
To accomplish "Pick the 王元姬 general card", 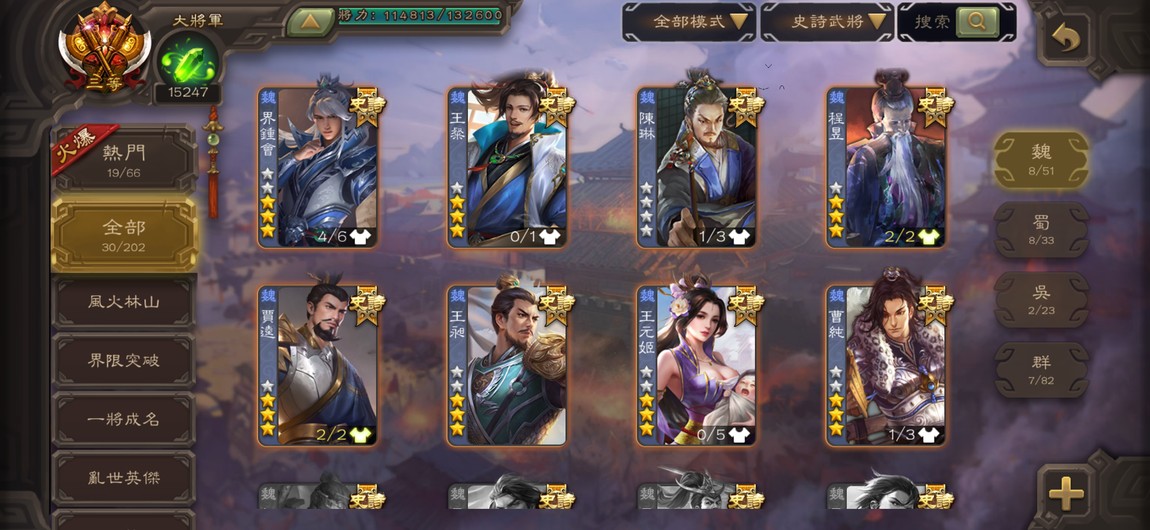I will tap(697, 366).
